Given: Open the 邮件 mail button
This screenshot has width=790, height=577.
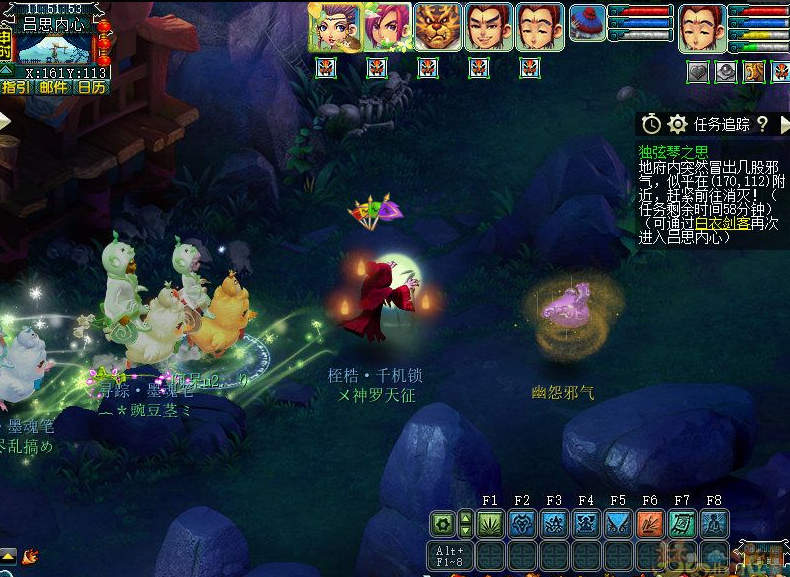Looking at the screenshot, I should click(x=54, y=87).
